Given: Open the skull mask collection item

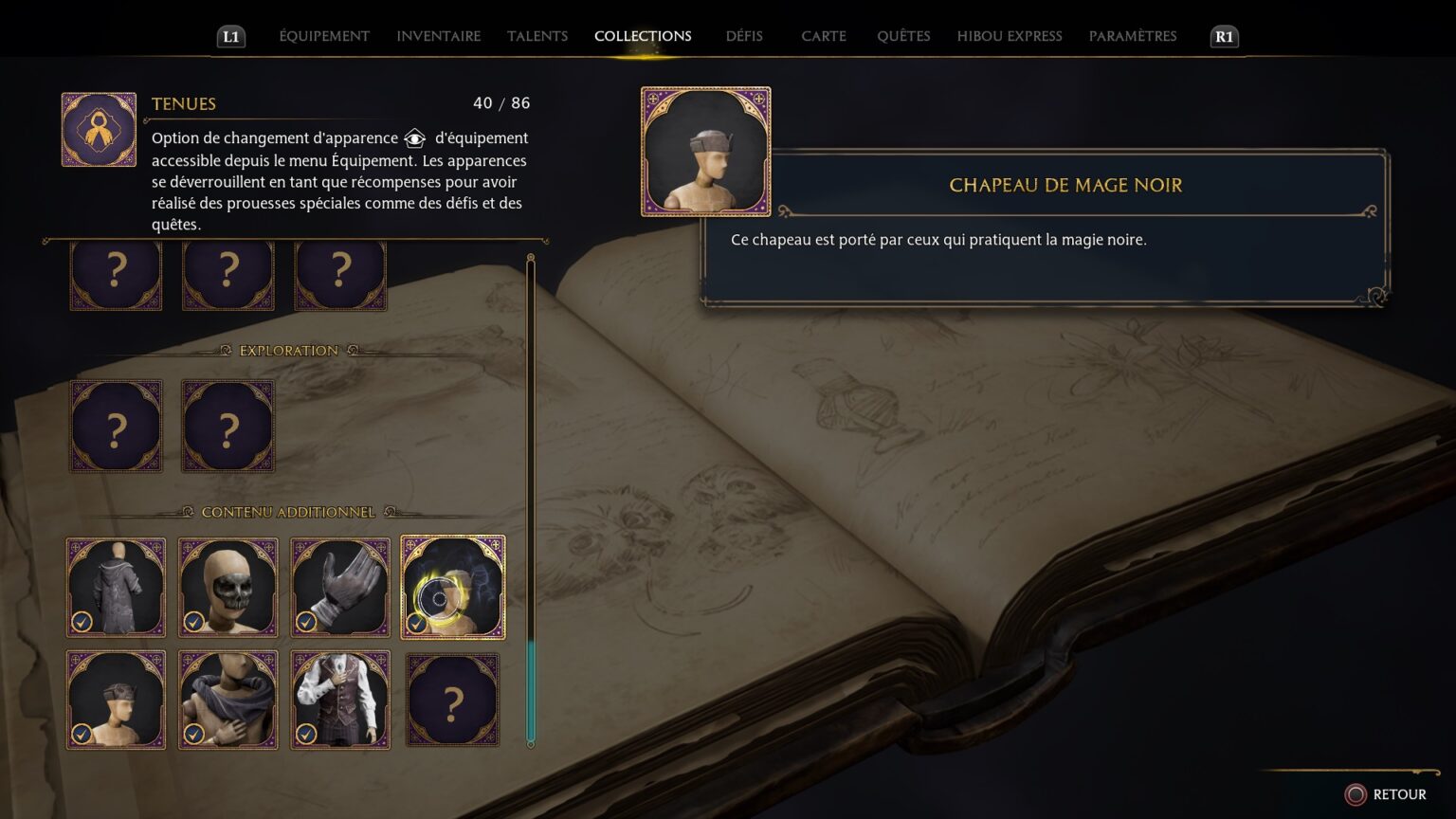Looking at the screenshot, I should click(227, 587).
